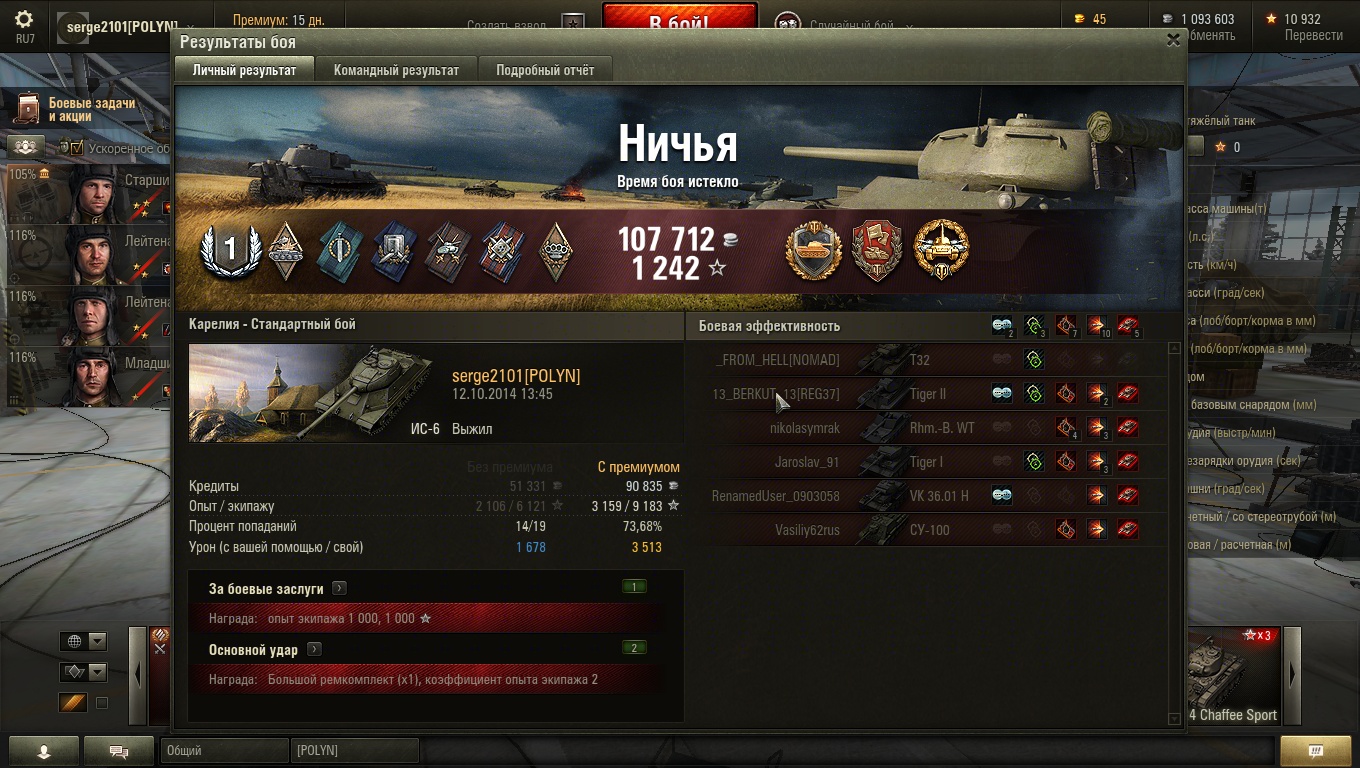The width and height of the screenshot is (1360, 768).
Task: Select the Rhm.-B. WT row of nikolasymrak
Action: point(927,428)
